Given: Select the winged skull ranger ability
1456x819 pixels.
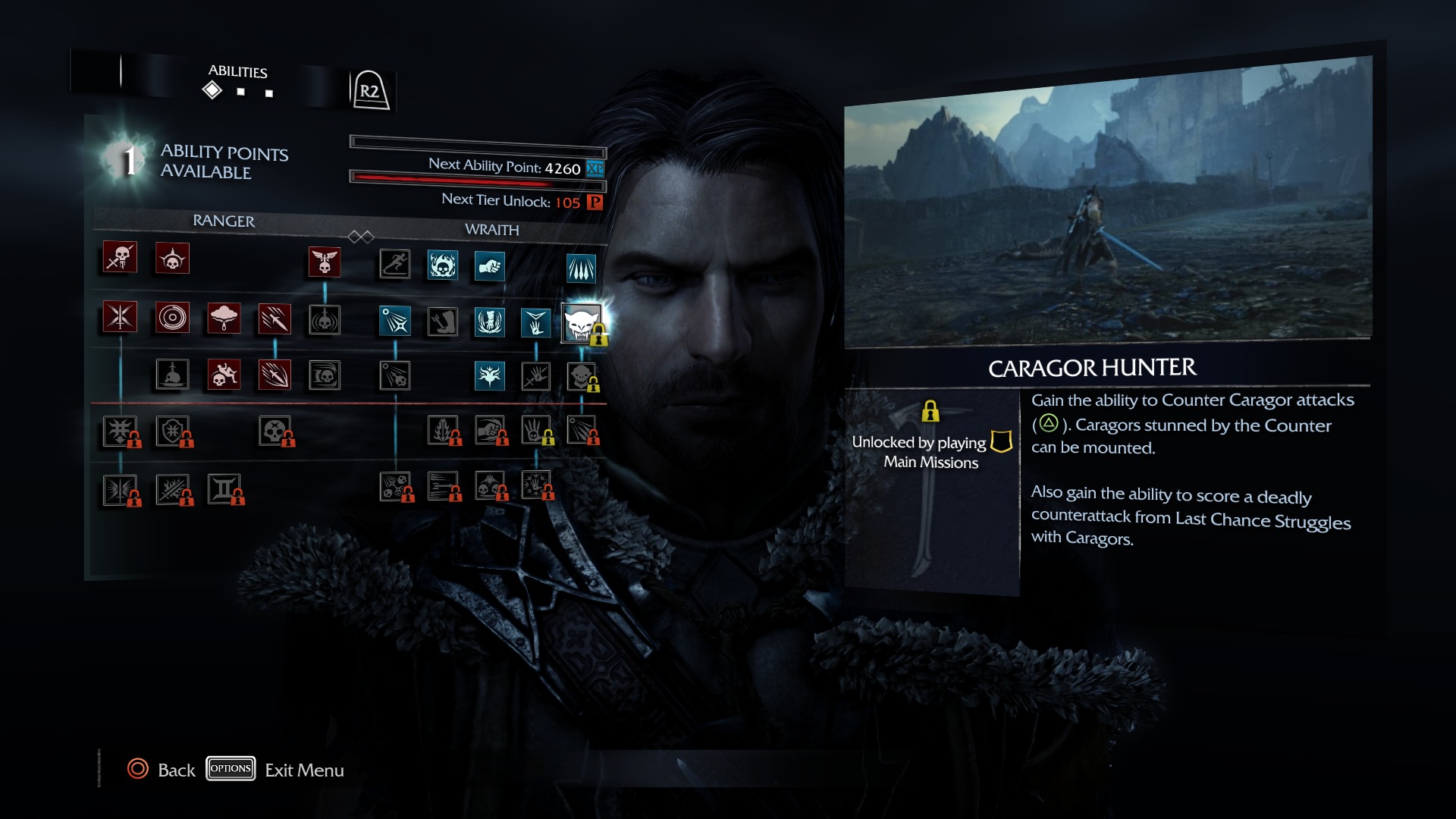Looking at the screenshot, I should [x=325, y=262].
